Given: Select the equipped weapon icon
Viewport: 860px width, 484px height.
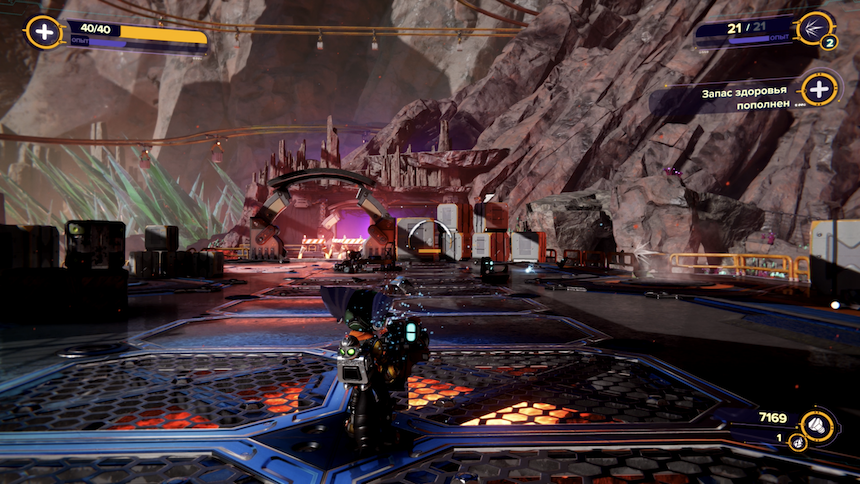Looking at the screenshot, I should (813, 28).
